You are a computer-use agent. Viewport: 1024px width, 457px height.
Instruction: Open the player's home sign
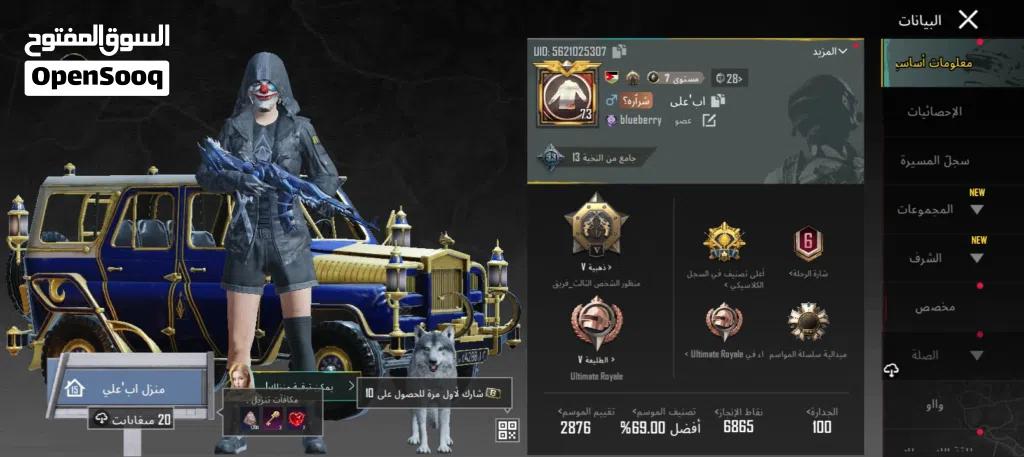(130, 388)
